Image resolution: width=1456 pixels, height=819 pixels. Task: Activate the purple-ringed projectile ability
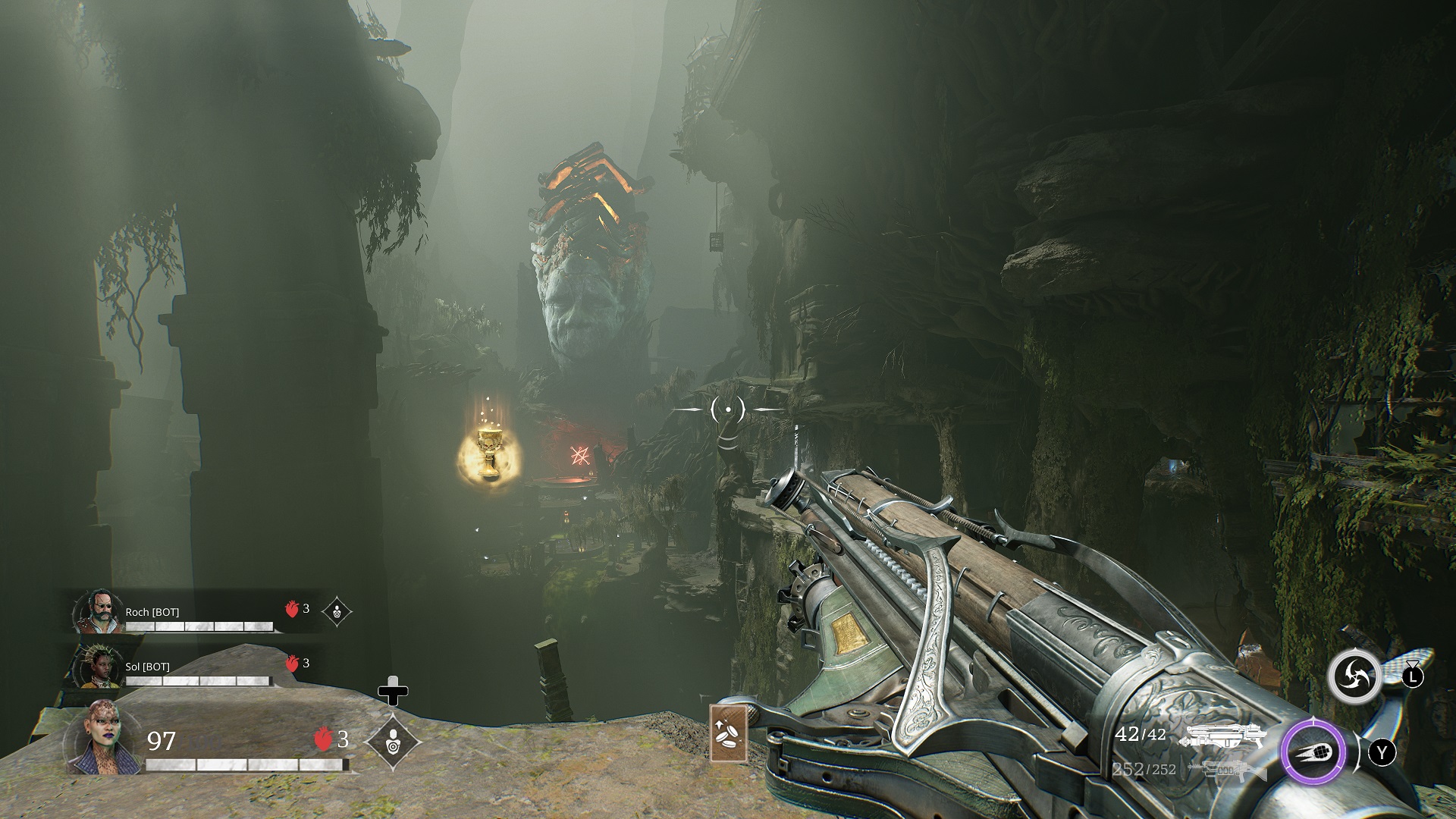click(1313, 752)
